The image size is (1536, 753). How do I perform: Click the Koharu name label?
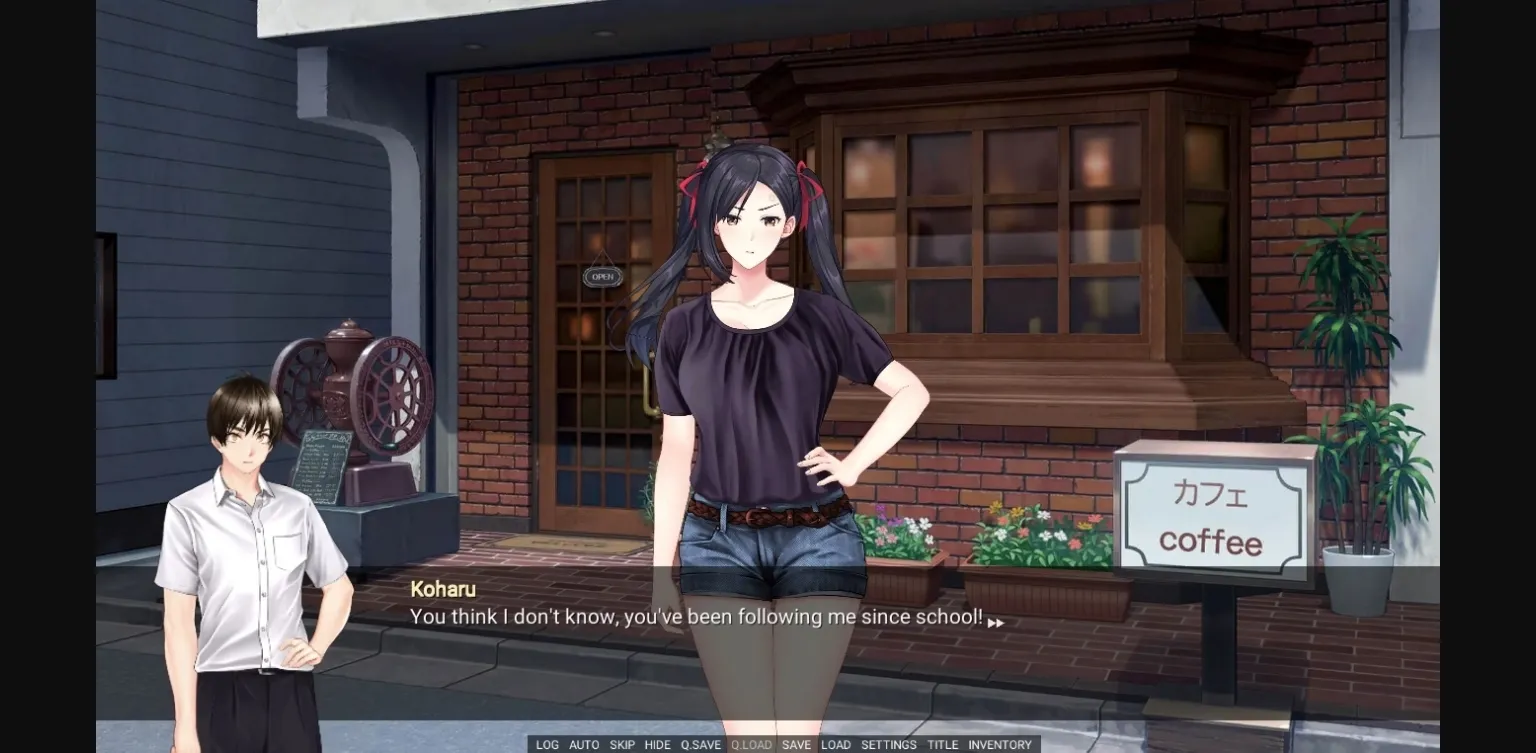tap(442, 589)
